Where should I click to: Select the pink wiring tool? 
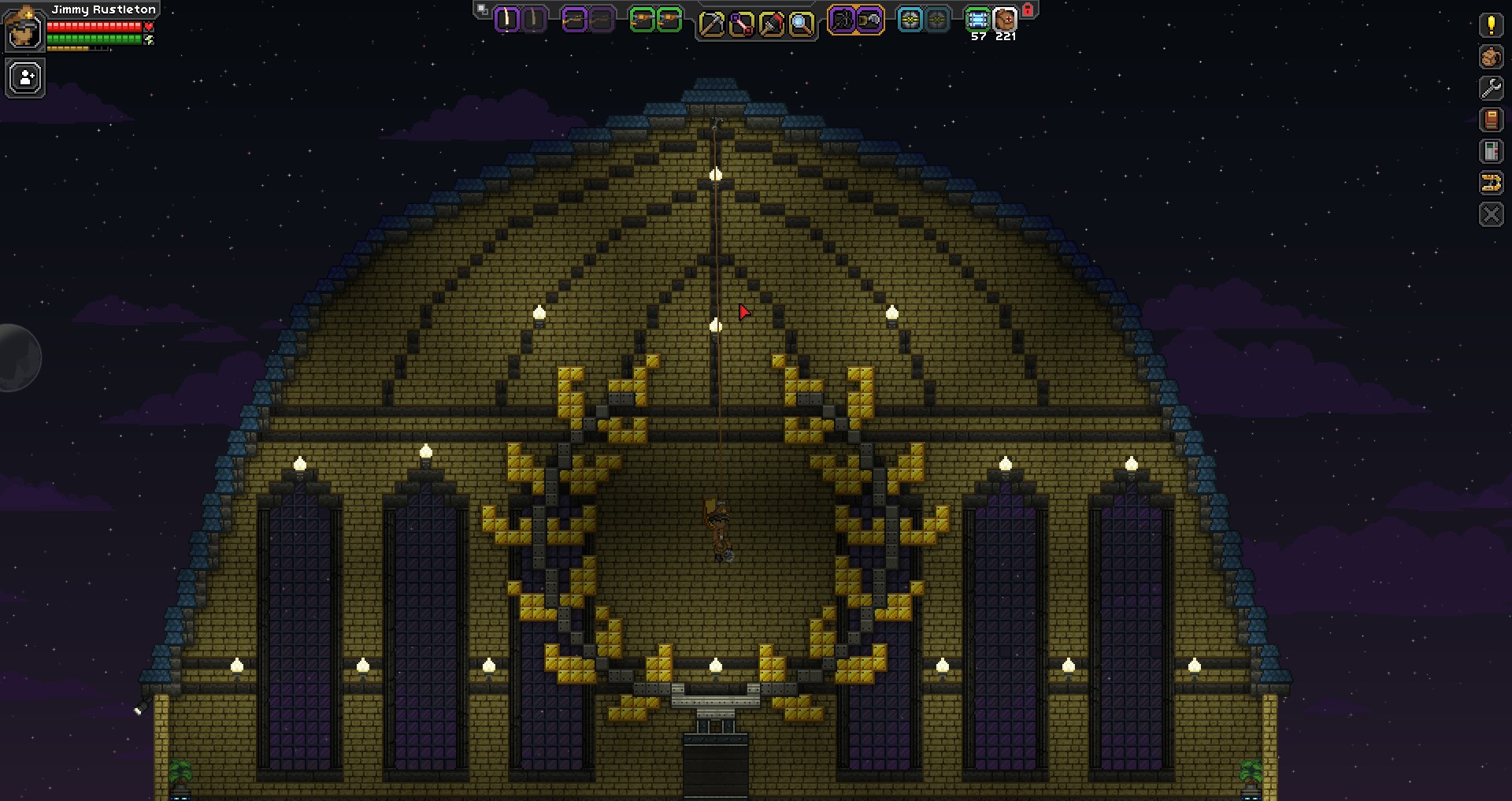pyautogui.click(x=741, y=24)
